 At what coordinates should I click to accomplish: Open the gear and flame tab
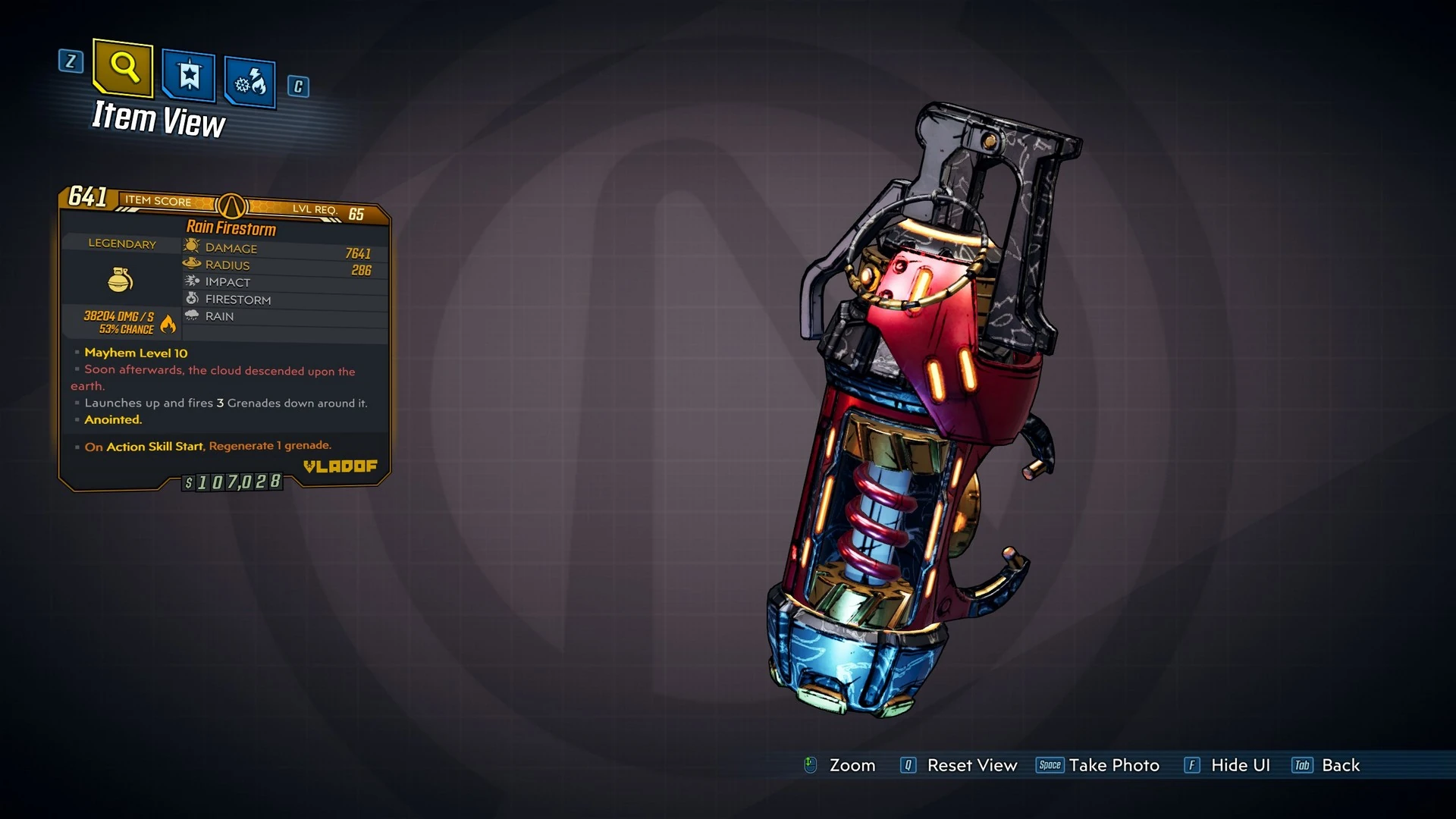[250, 82]
